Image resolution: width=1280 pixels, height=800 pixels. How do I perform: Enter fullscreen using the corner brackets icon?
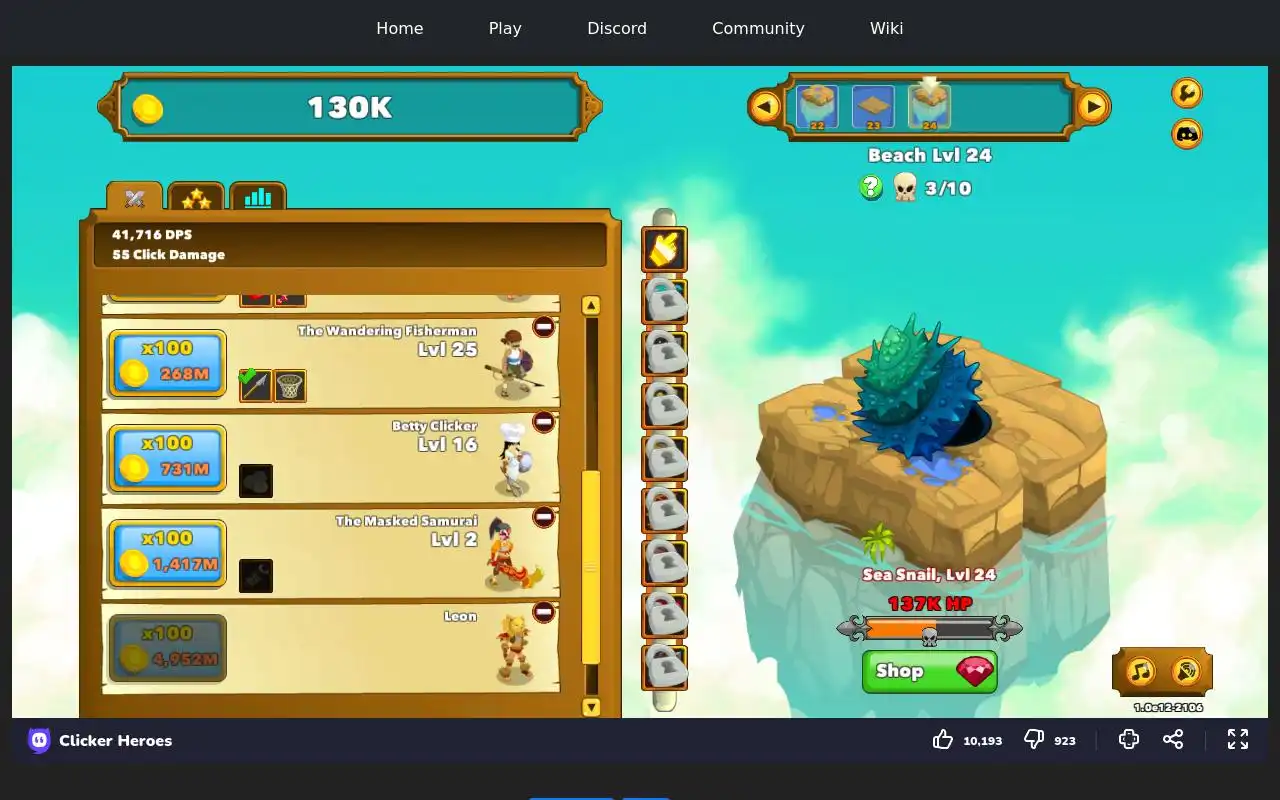point(1238,739)
